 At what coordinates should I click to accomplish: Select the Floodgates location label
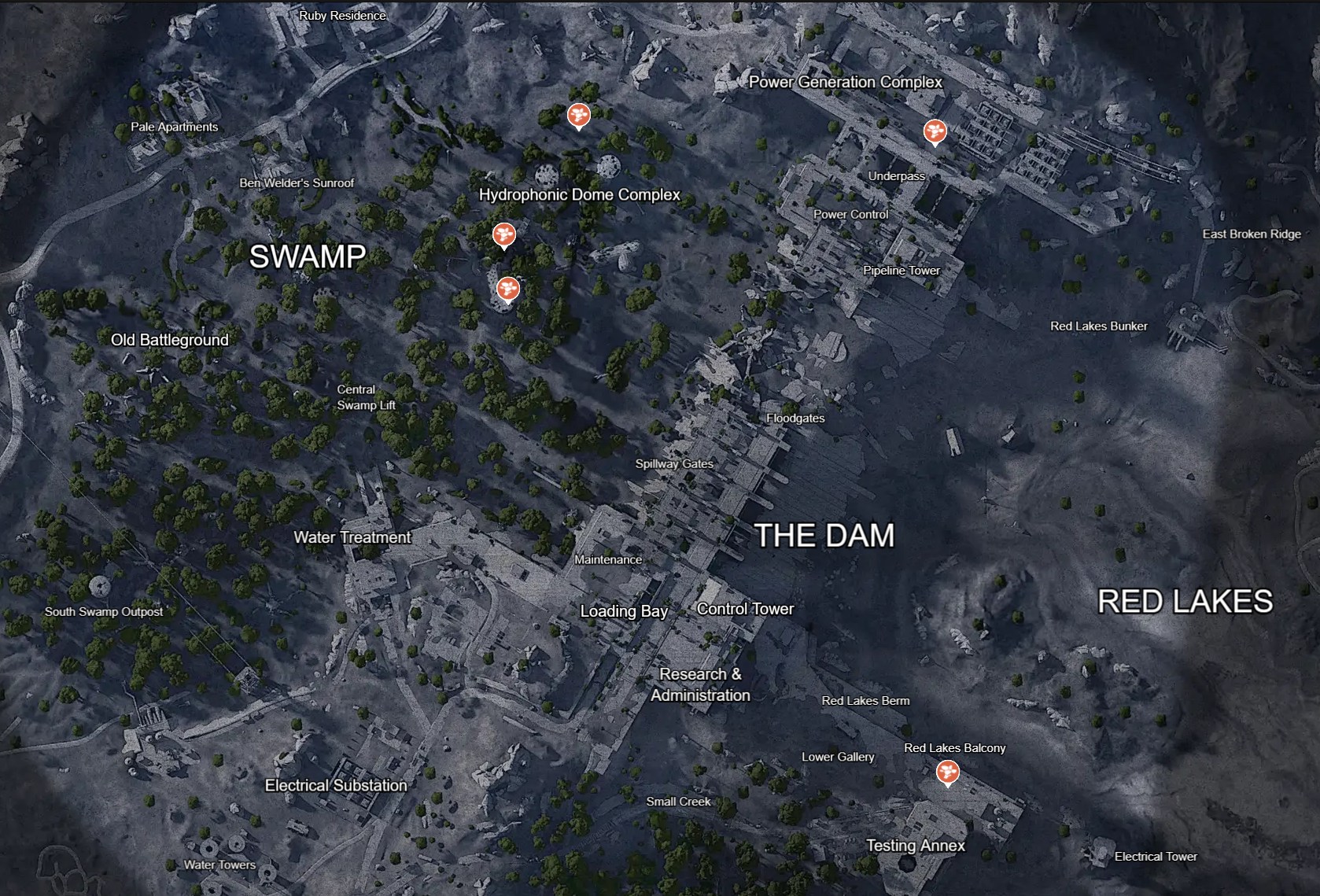(795, 419)
